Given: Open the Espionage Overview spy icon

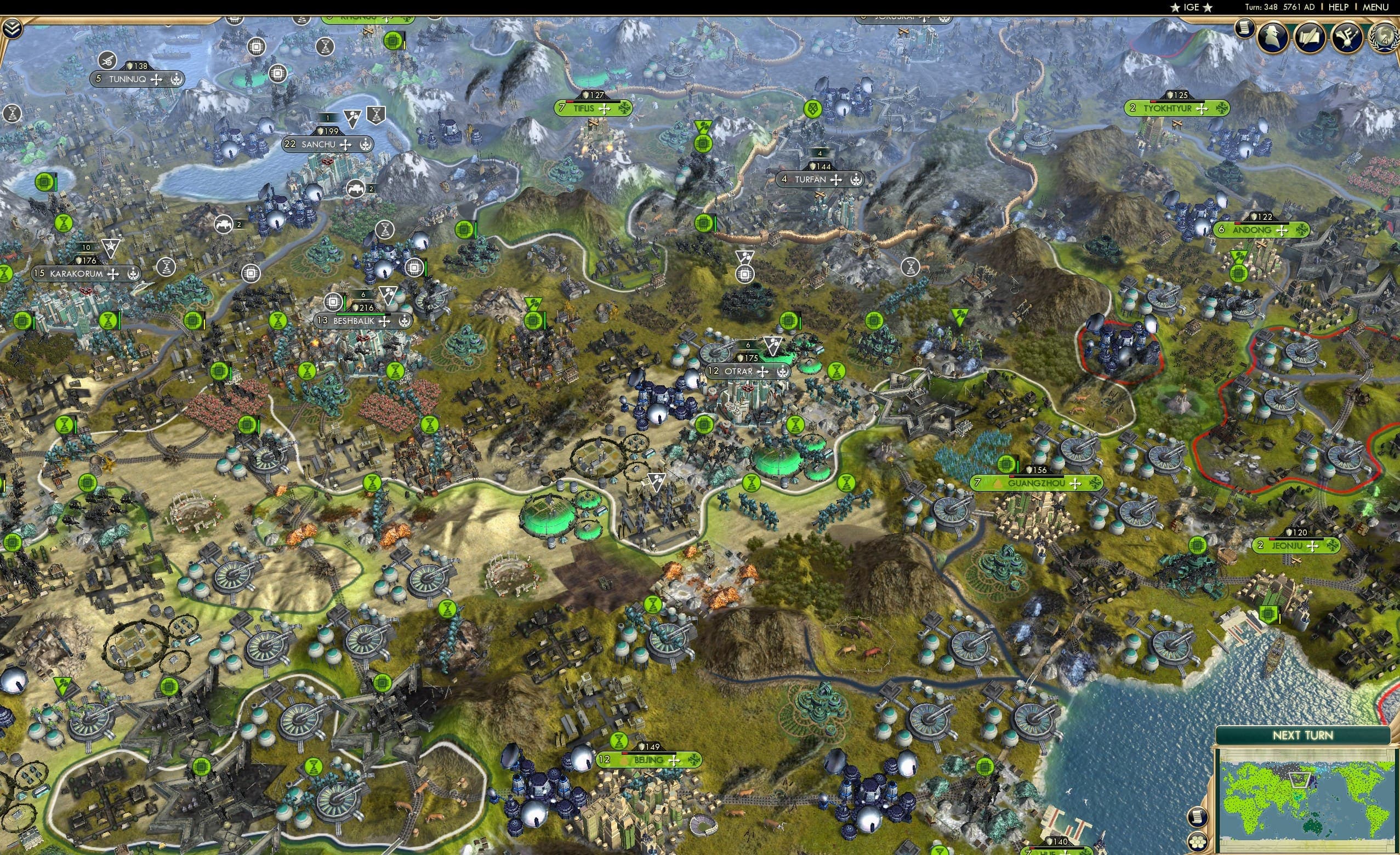Looking at the screenshot, I should point(1272,35).
